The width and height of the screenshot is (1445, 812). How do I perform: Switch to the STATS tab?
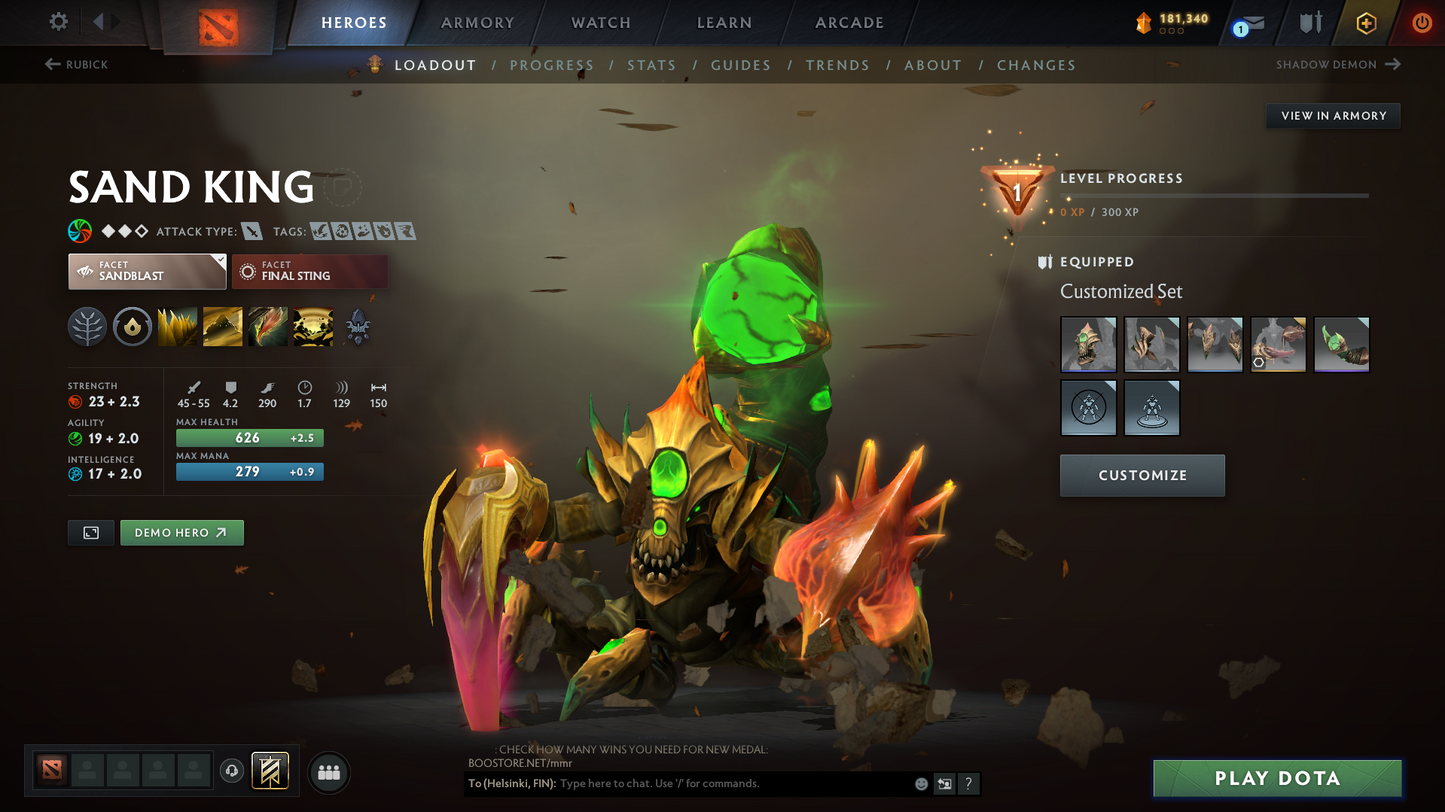coord(652,65)
